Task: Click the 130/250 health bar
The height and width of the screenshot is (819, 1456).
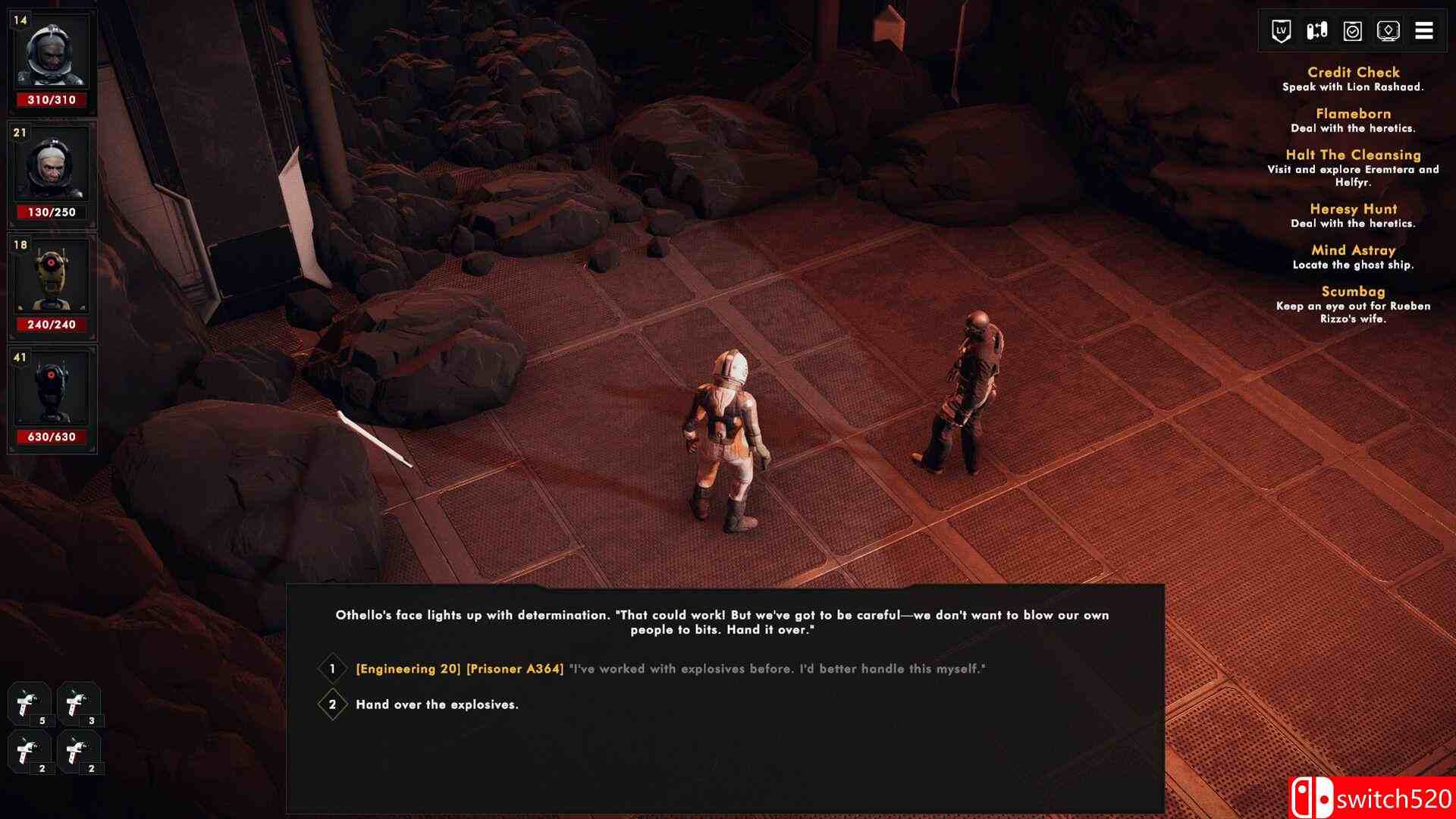Action: click(52, 212)
